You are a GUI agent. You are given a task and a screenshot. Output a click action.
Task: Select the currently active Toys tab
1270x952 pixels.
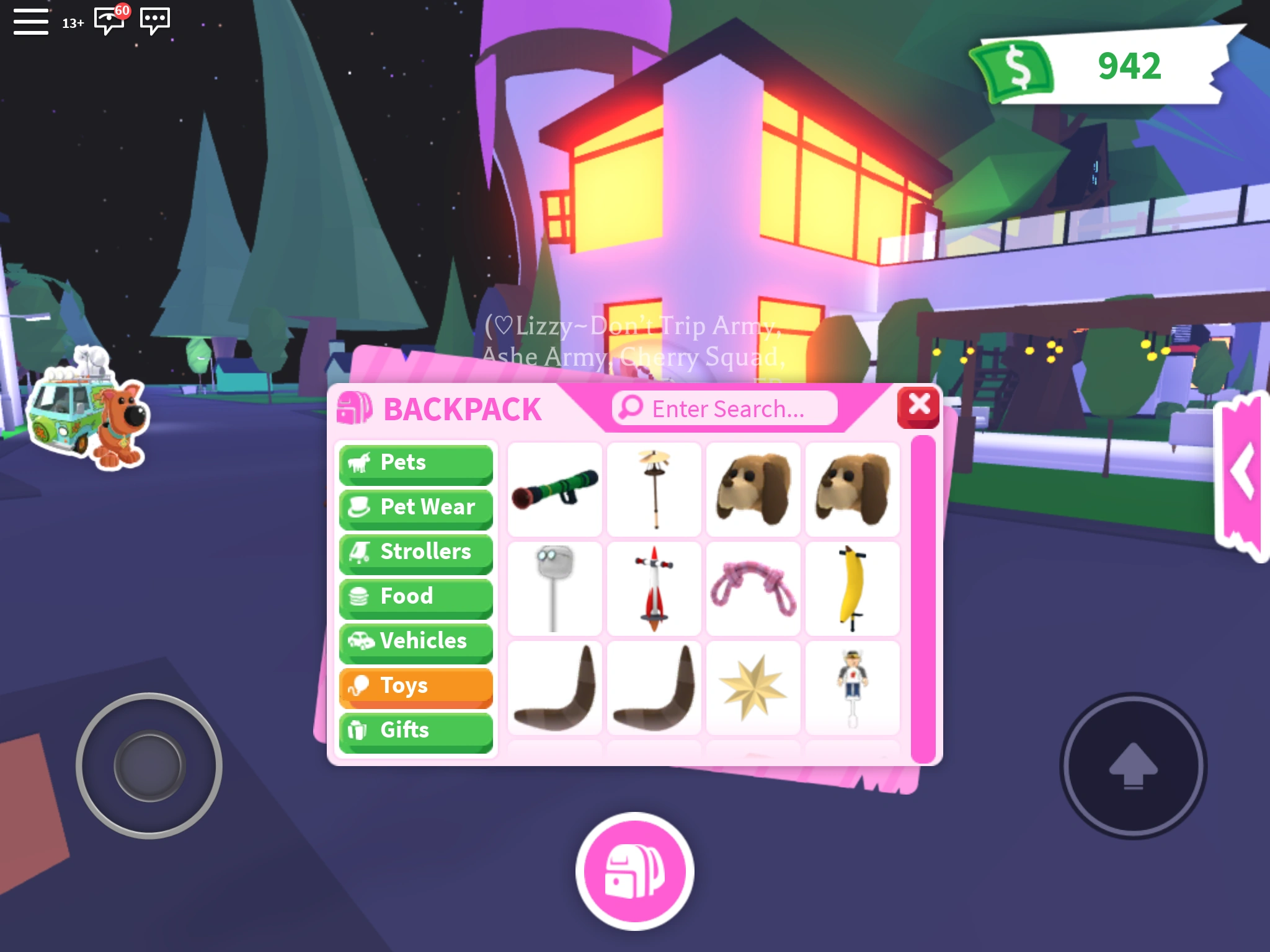point(415,685)
